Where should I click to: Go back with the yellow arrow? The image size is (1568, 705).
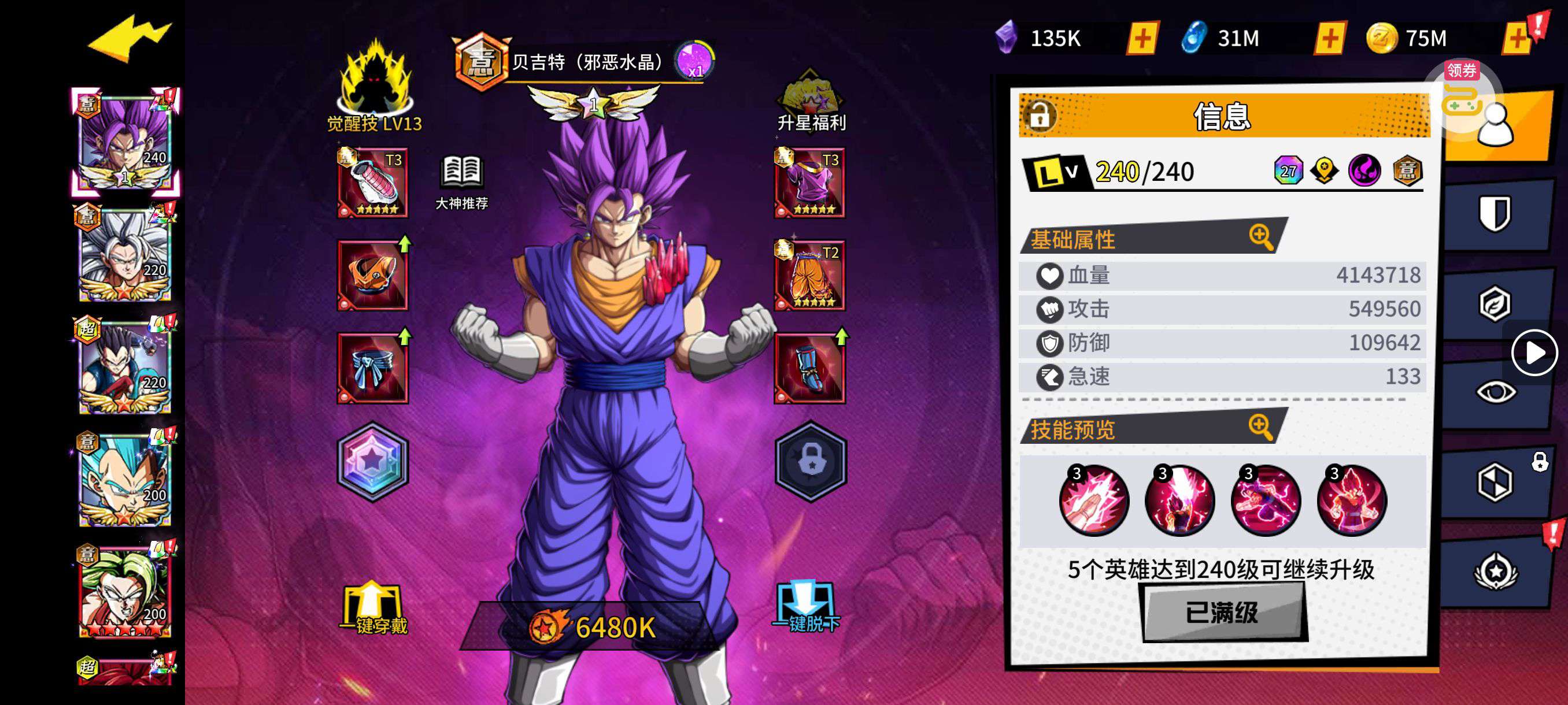[129, 39]
